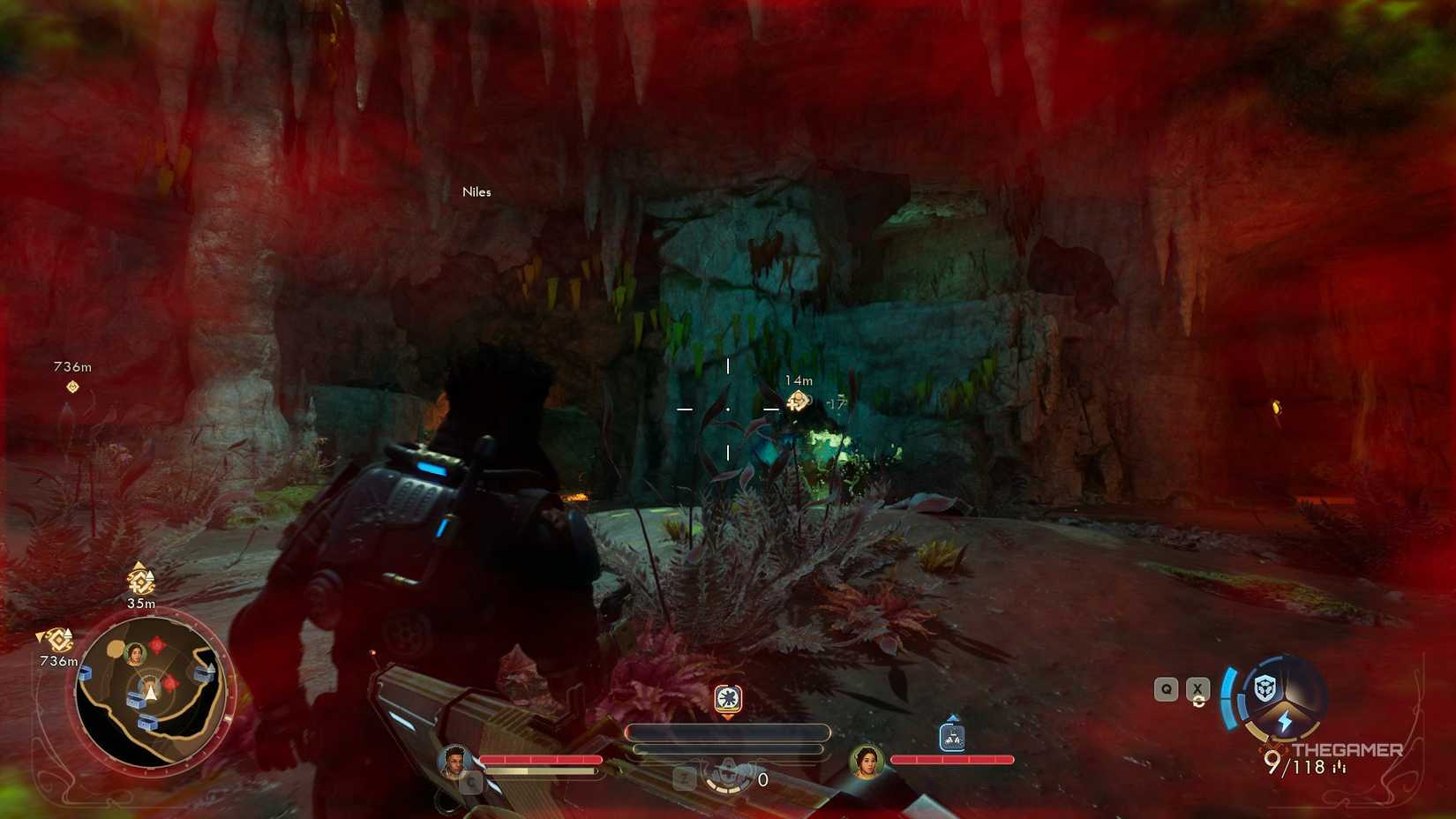
Task: Select the shield emblem on the ability wheel
Action: tap(1263, 688)
